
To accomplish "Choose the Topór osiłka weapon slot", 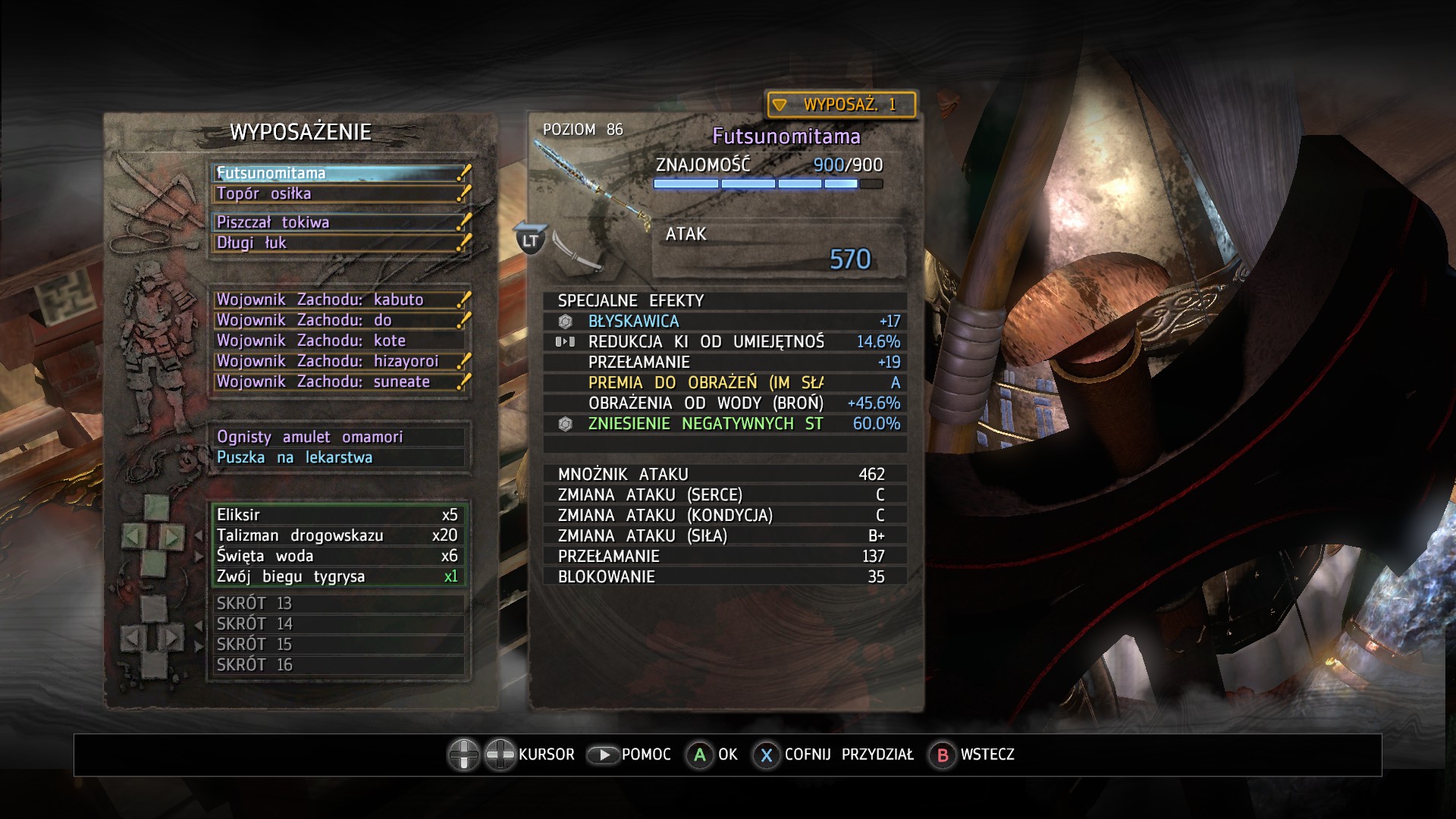I will [x=339, y=193].
